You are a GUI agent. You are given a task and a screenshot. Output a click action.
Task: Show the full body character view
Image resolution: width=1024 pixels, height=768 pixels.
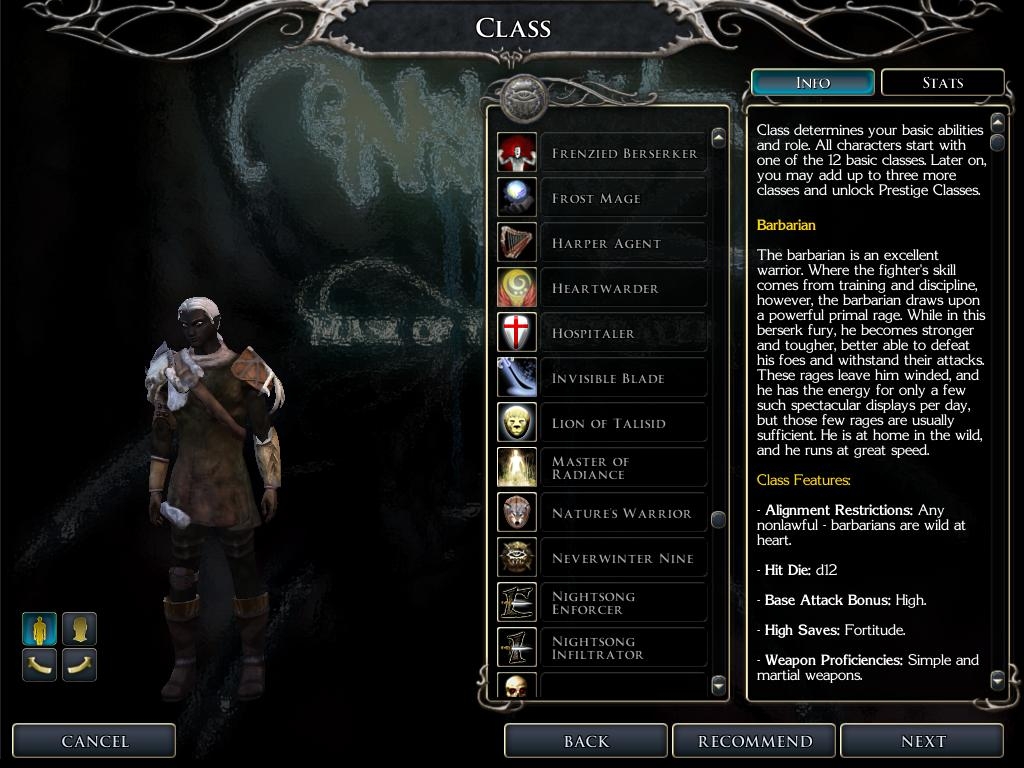(40, 629)
